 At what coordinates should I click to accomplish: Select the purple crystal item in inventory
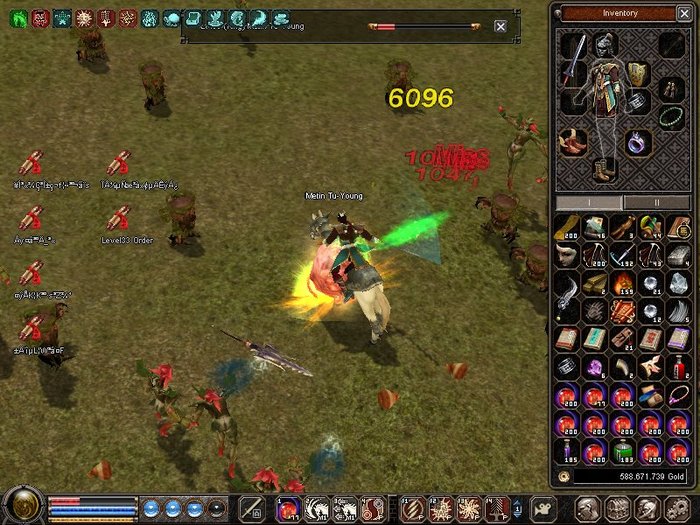[x=595, y=366]
